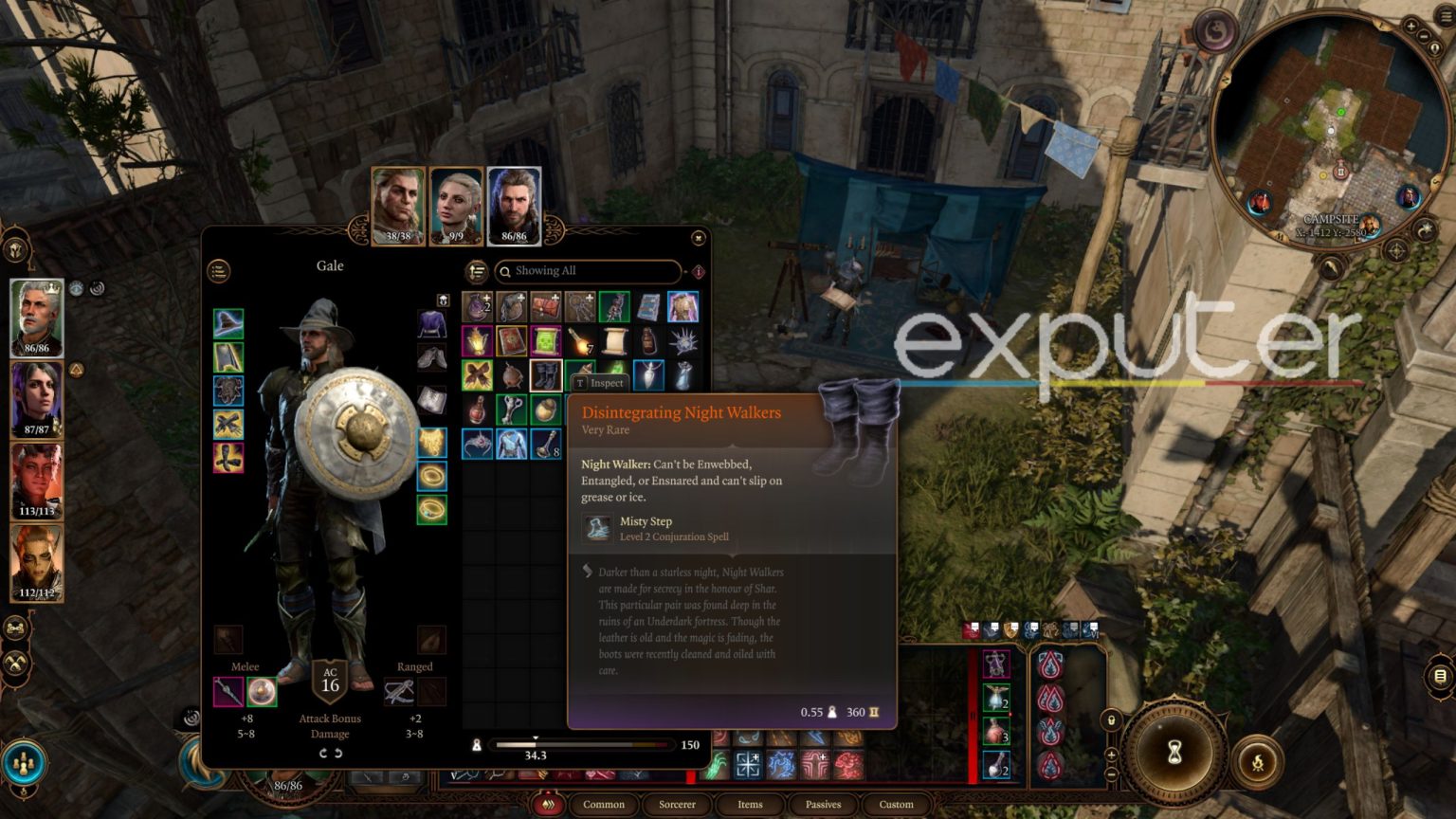Click the parchment scroll item in Gale's inventory
This screenshot has height=819, width=1456.
coord(613,342)
